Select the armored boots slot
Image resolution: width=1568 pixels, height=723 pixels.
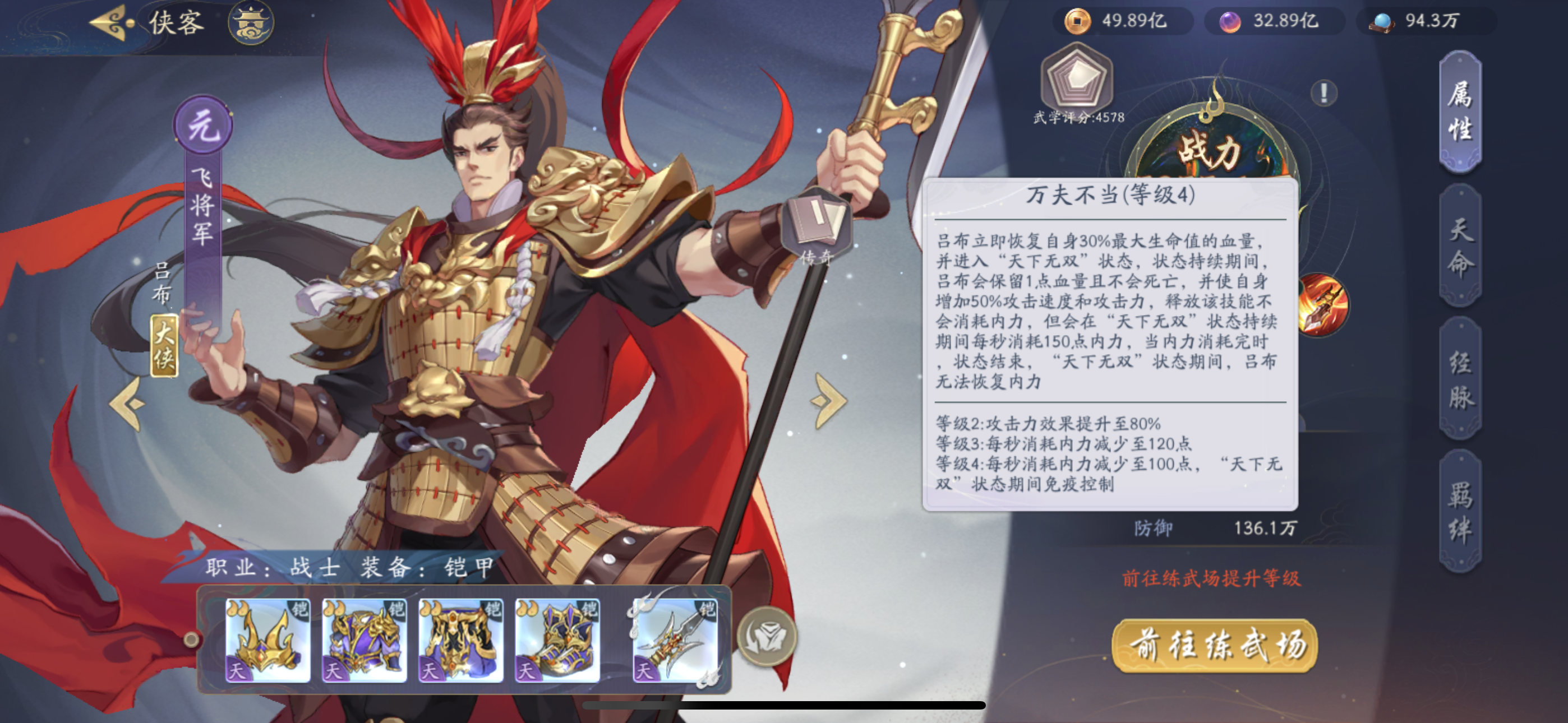point(557,639)
